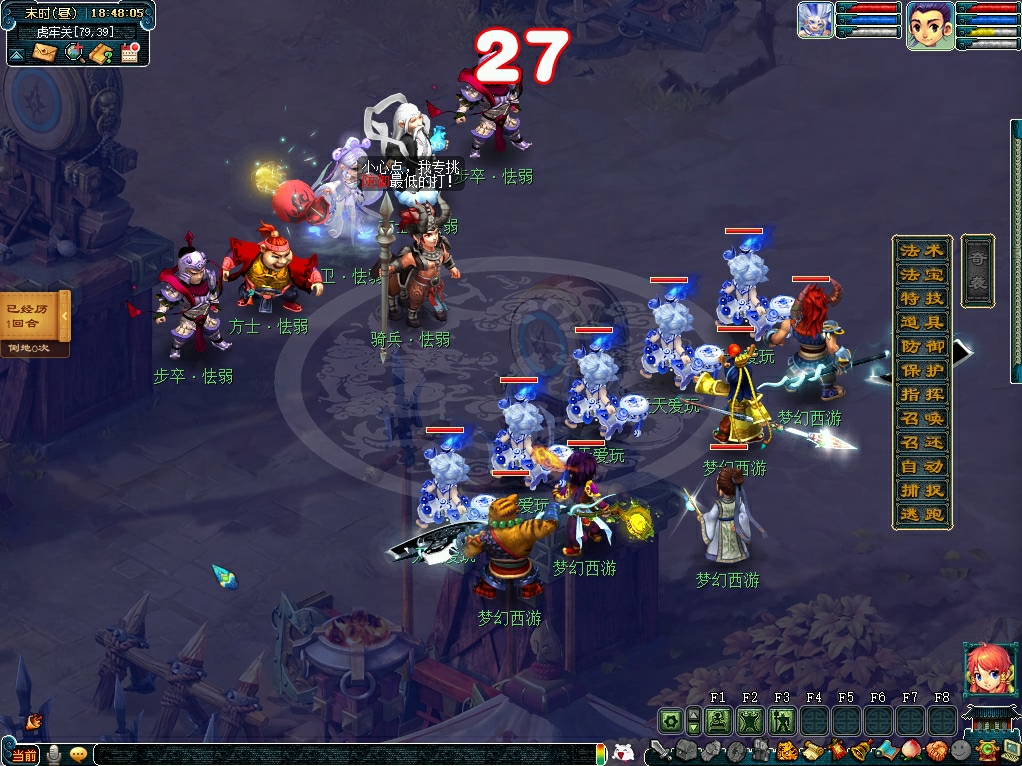Activate the F3 hotkey skill slot
This screenshot has height=766, width=1022.
coord(782,720)
